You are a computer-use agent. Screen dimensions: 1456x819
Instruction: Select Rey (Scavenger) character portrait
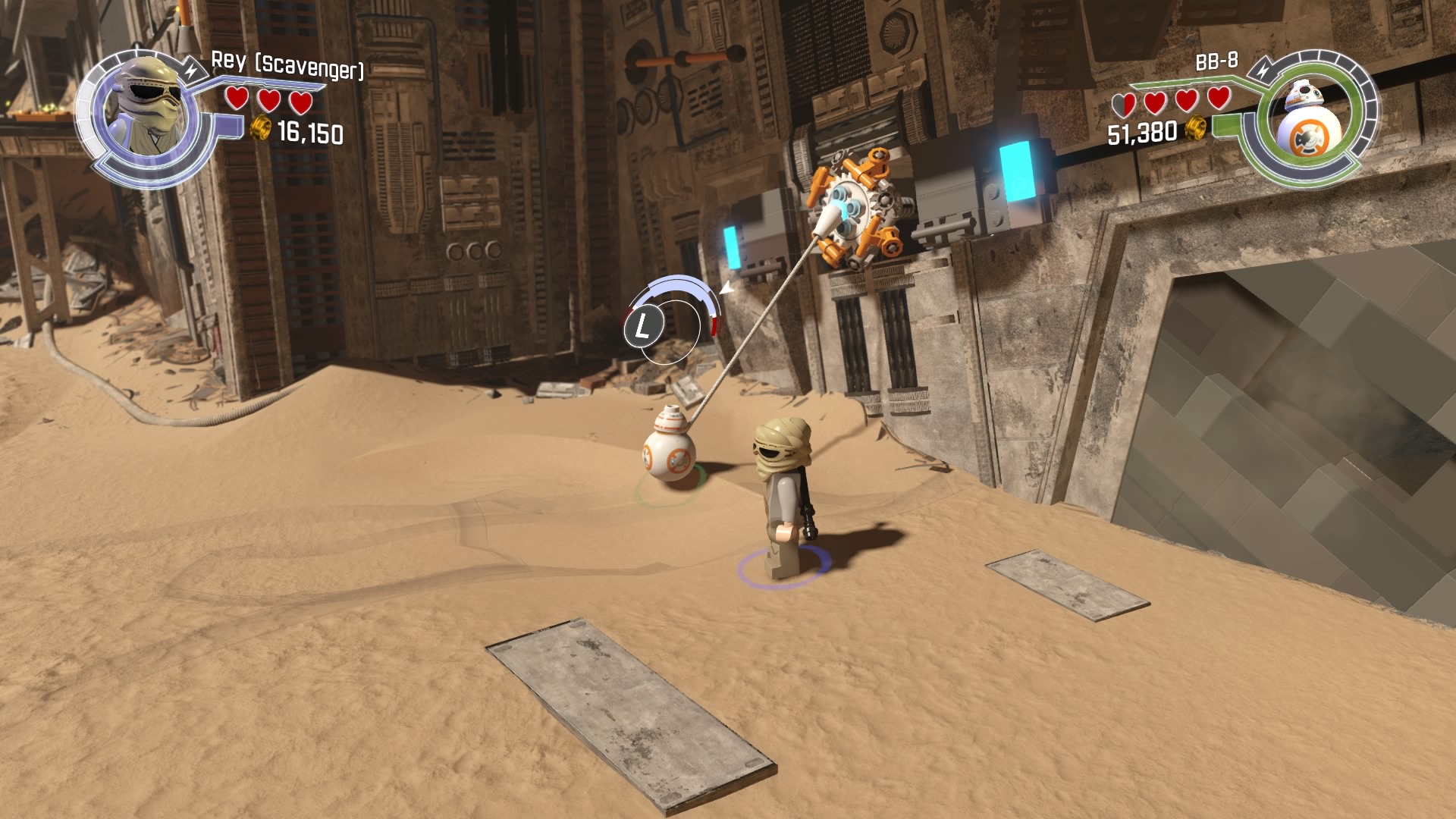click(150, 110)
